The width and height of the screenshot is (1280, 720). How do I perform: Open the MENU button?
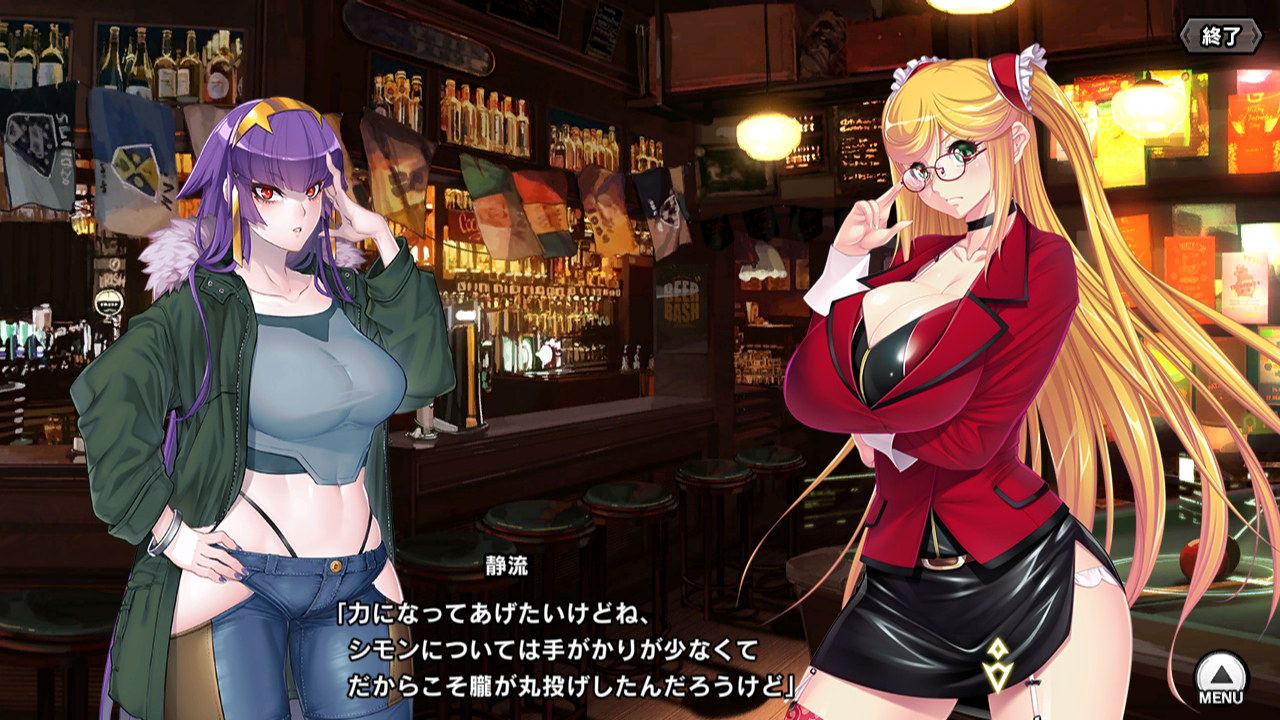(1221, 679)
